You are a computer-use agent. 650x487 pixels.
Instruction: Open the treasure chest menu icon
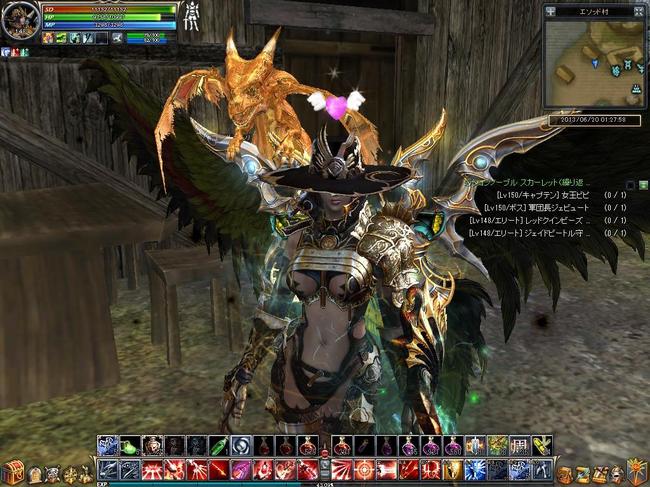tap(12, 473)
